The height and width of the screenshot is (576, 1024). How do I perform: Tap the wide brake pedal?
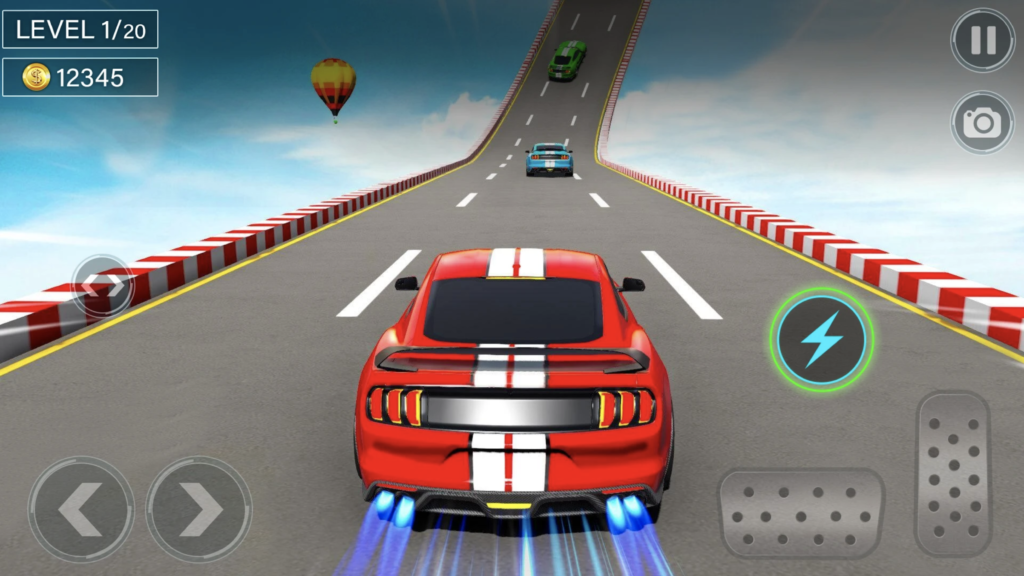click(x=802, y=513)
